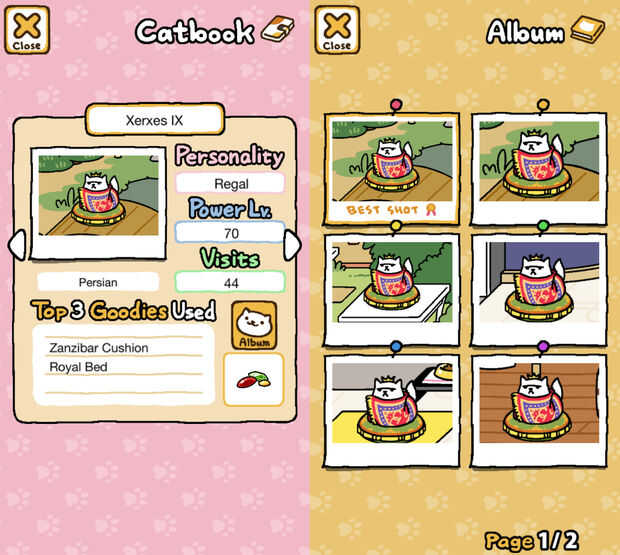
Task: Select the album photo with the yellow floor
Action: point(393,404)
